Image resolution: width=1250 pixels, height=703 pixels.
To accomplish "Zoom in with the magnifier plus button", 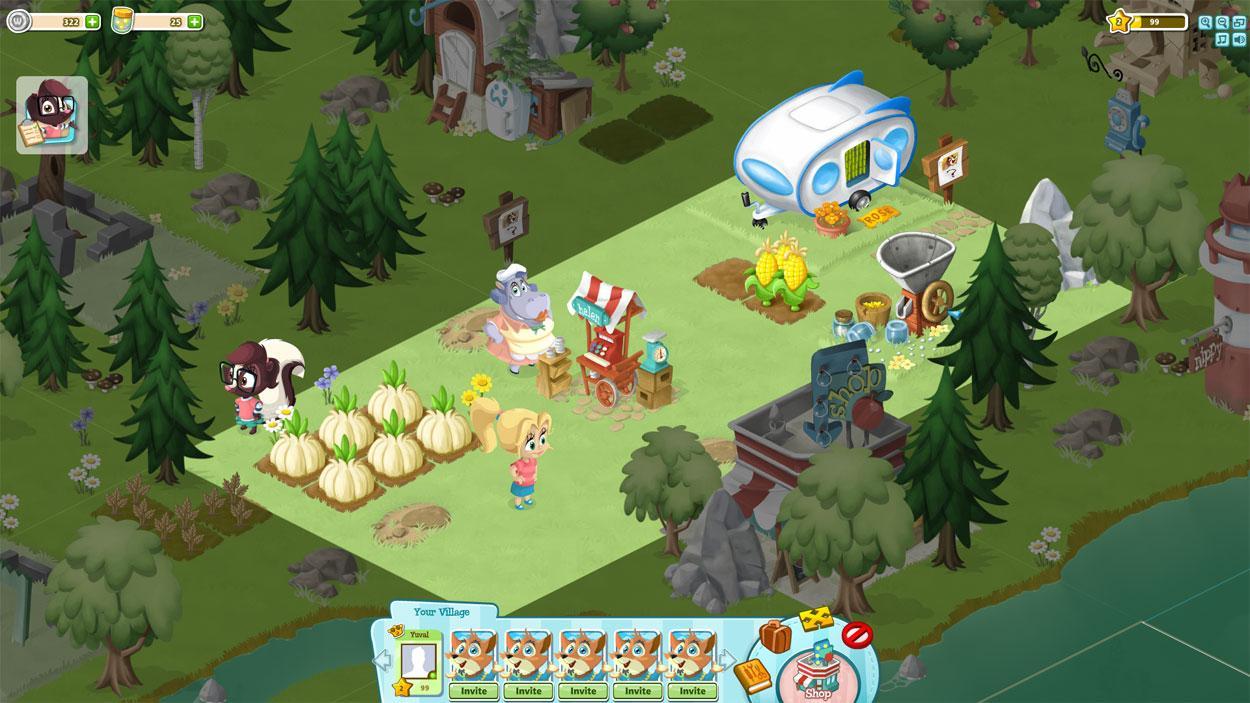I will [1205, 22].
